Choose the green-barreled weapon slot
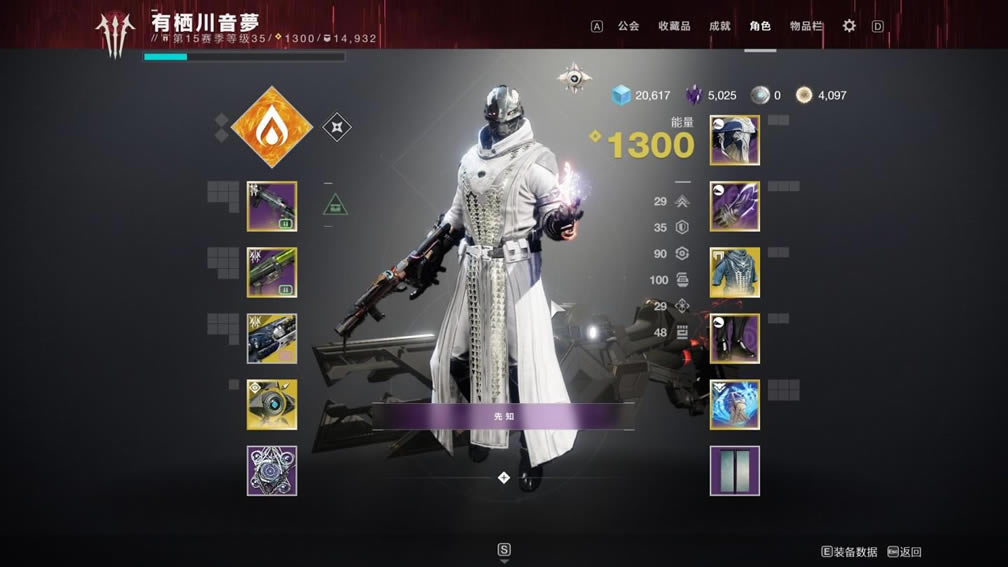 tap(272, 273)
